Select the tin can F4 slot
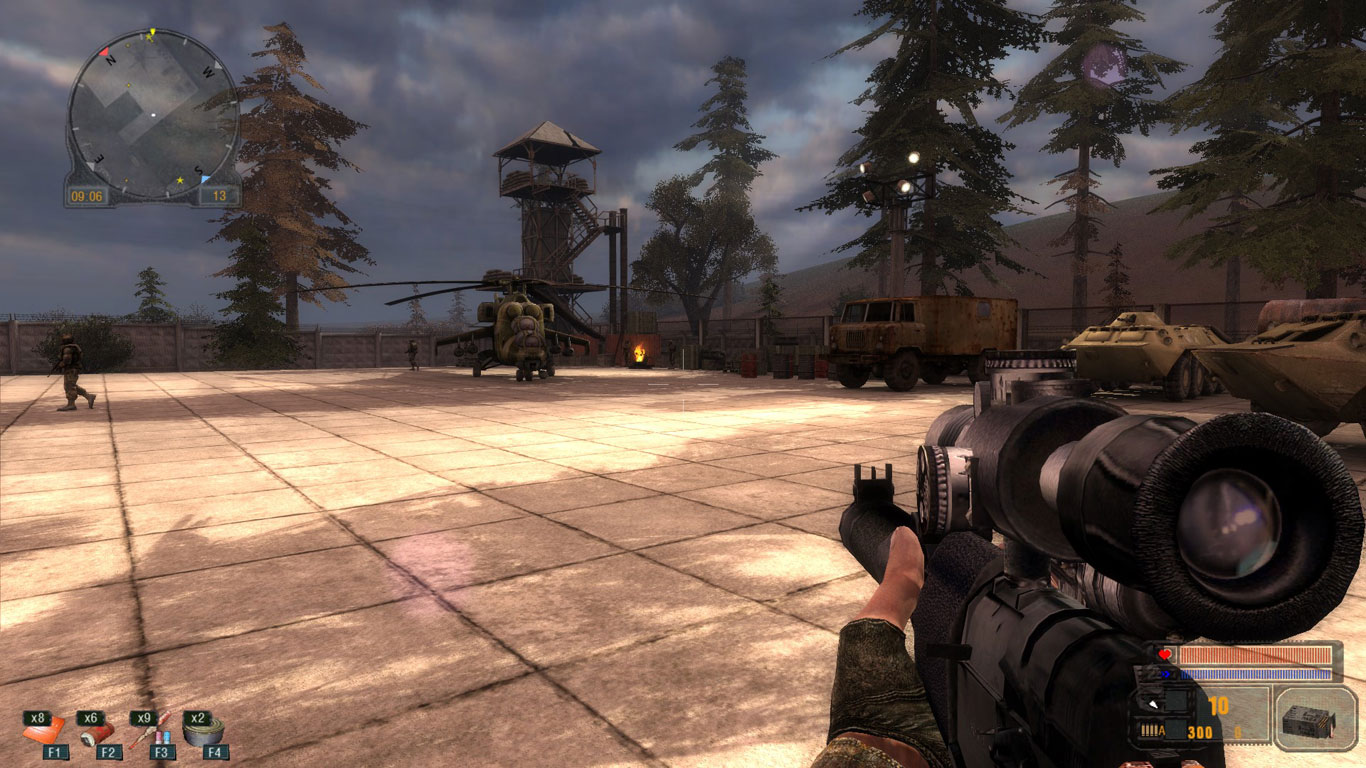Image resolution: width=1366 pixels, height=768 pixels. (203, 732)
